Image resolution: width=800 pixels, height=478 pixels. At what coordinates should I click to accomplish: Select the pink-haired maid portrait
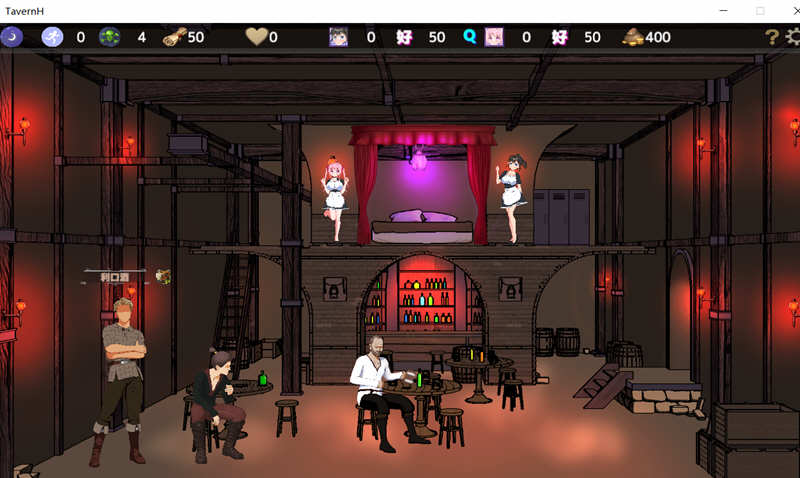pos(494,37)
